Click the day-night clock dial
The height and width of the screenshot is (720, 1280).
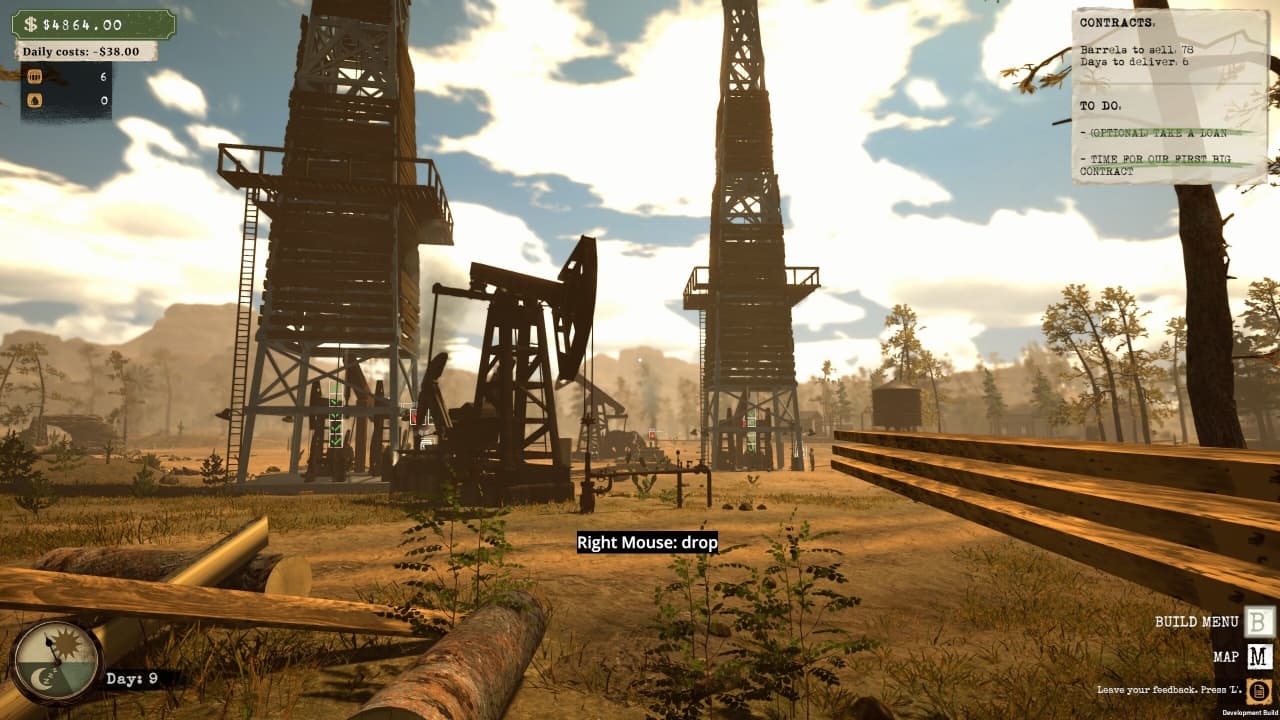(x=56, y=661)
